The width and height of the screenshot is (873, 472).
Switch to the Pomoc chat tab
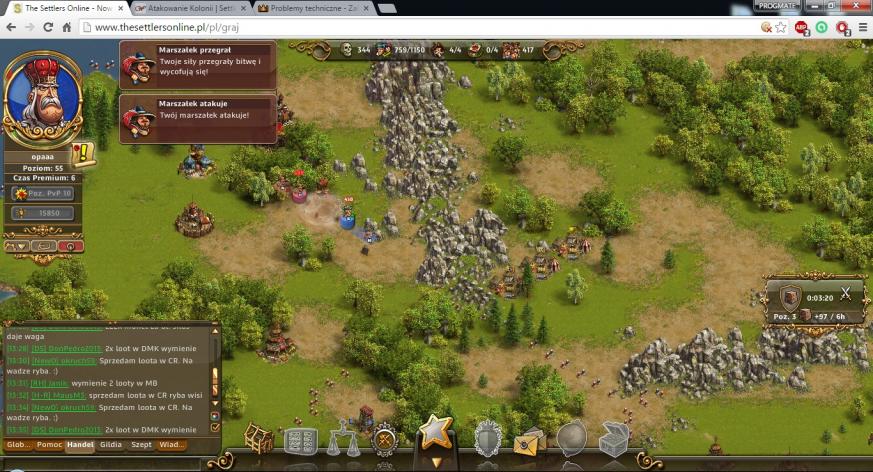tap(49, 445)
